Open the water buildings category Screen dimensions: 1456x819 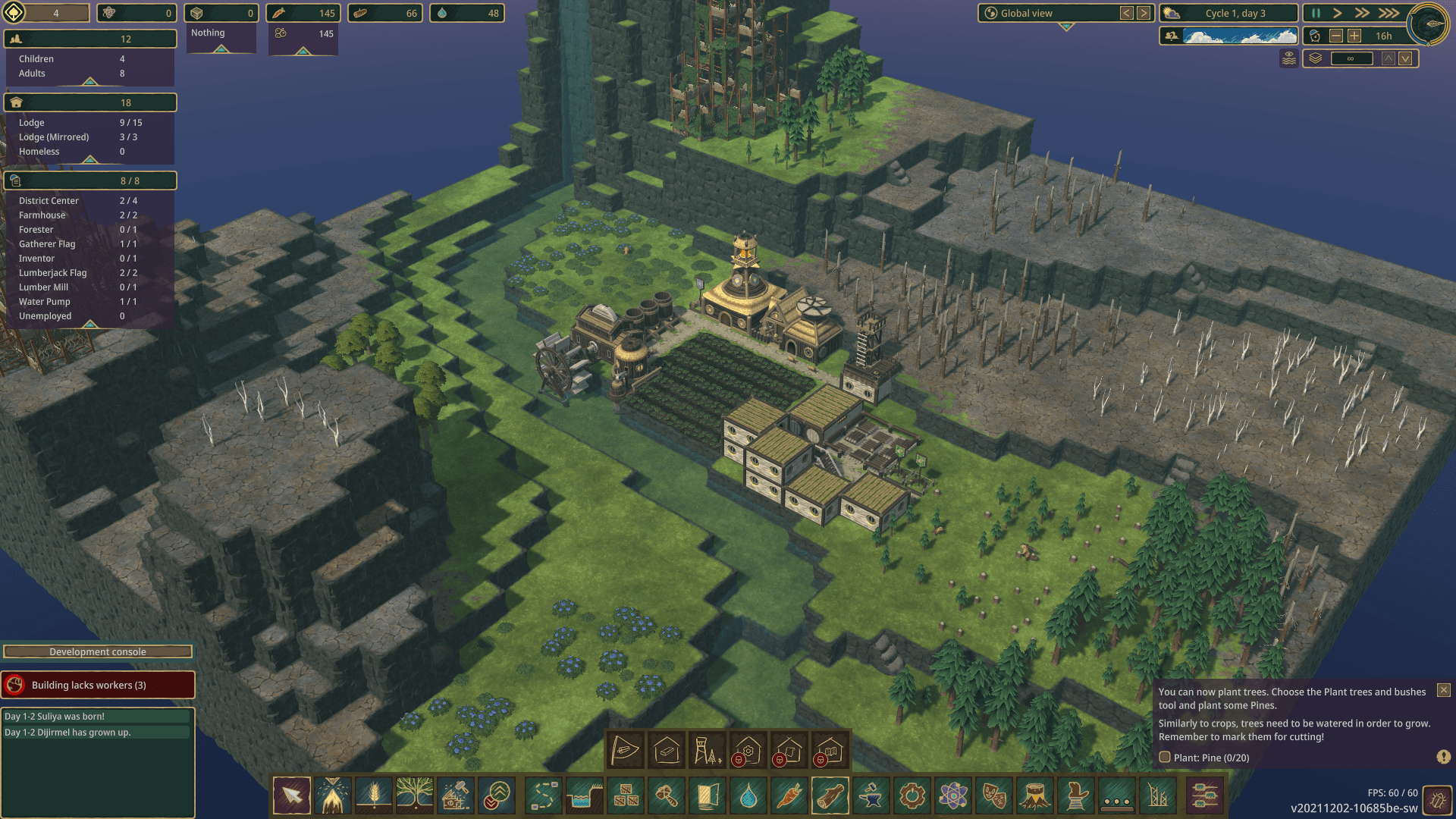click(748, 796)
